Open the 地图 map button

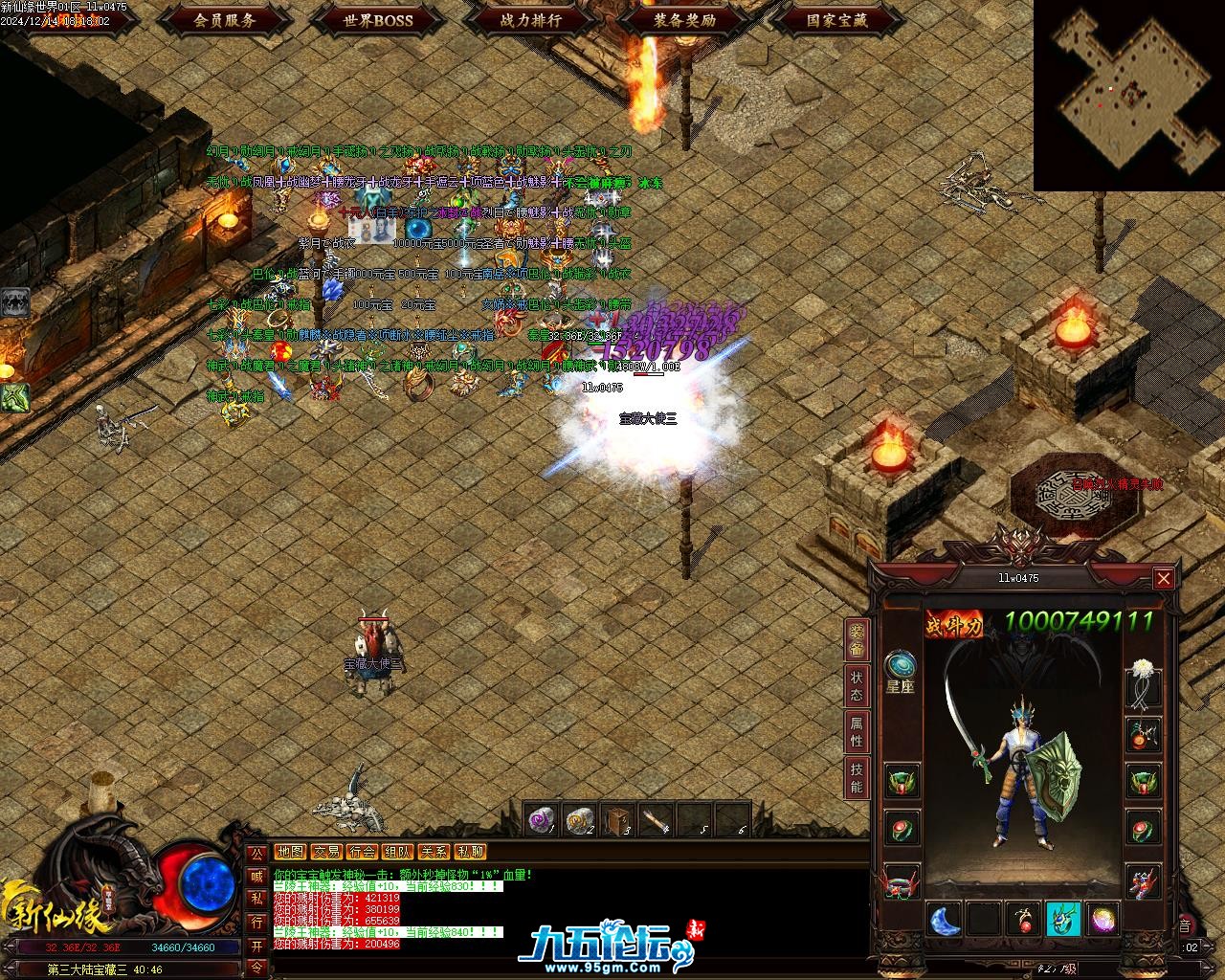pyautogui.click(x=290, y=852)
